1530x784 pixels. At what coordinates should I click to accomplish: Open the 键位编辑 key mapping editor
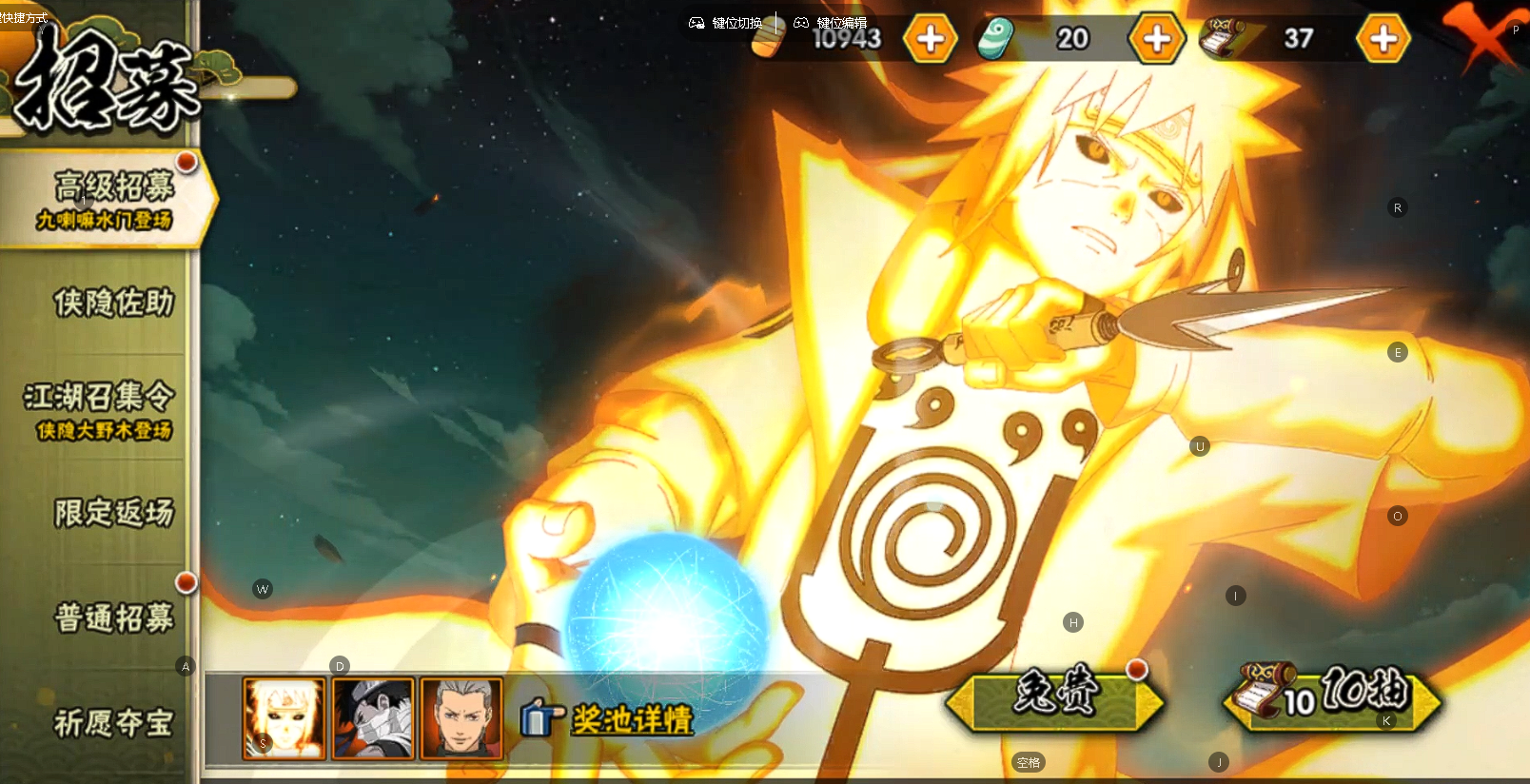click(831, 23)
